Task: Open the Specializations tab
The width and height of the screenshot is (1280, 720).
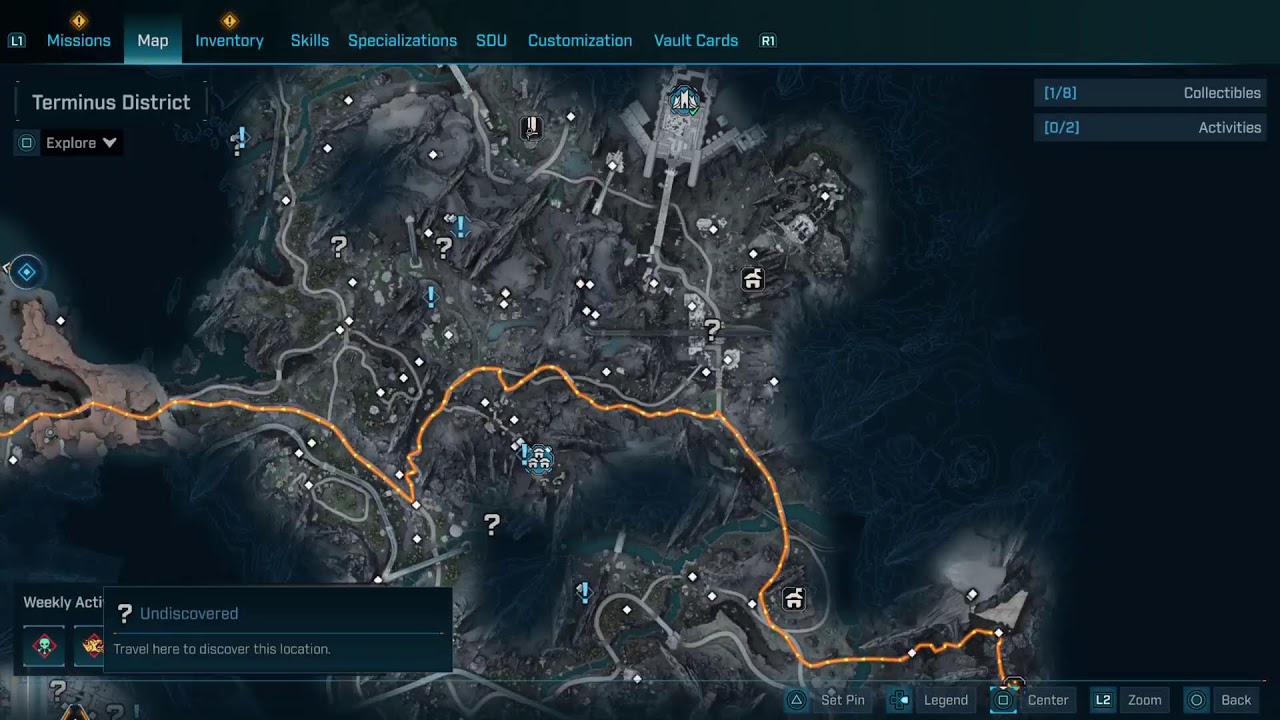Action: click(402, 40)
